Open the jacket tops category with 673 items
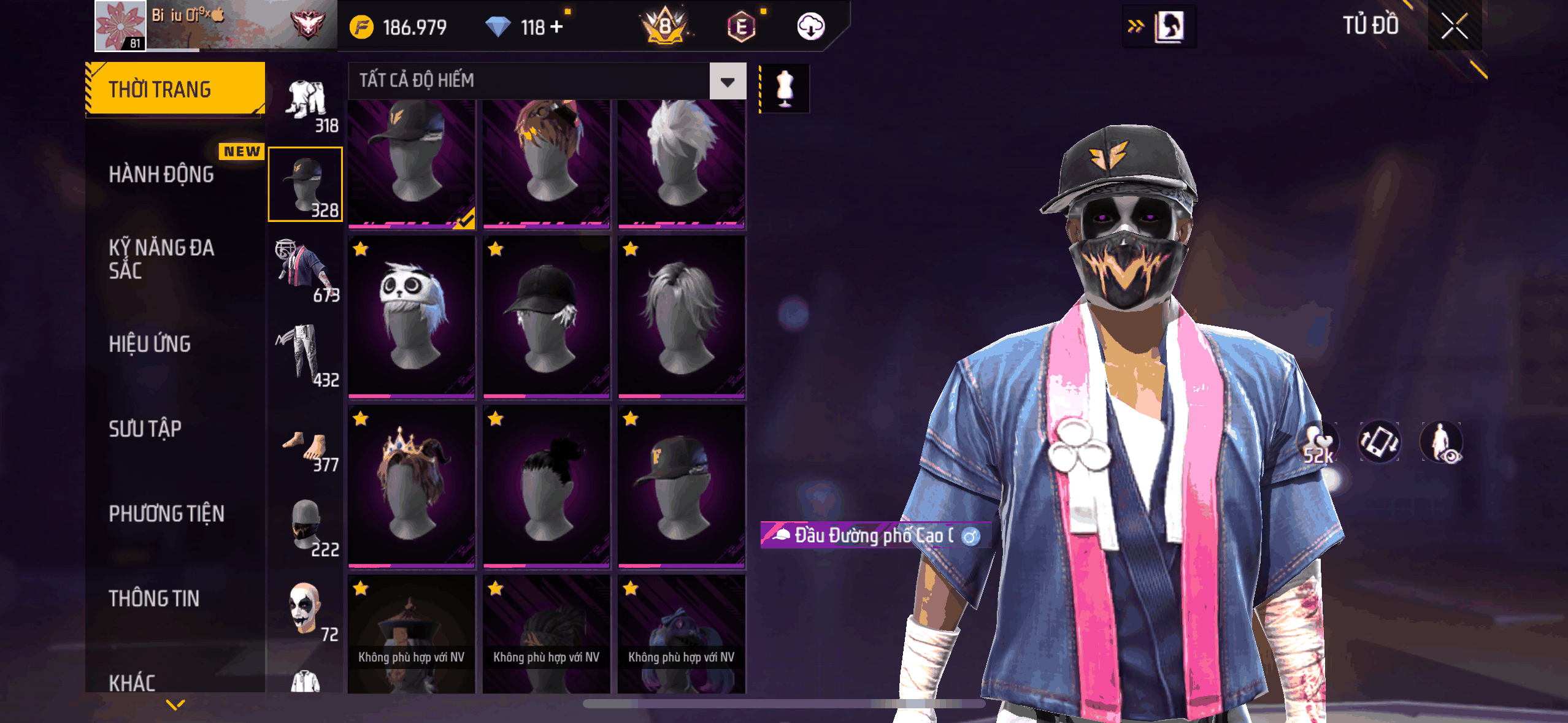This screenshot has height=723, width=1568. coord(306,270)
